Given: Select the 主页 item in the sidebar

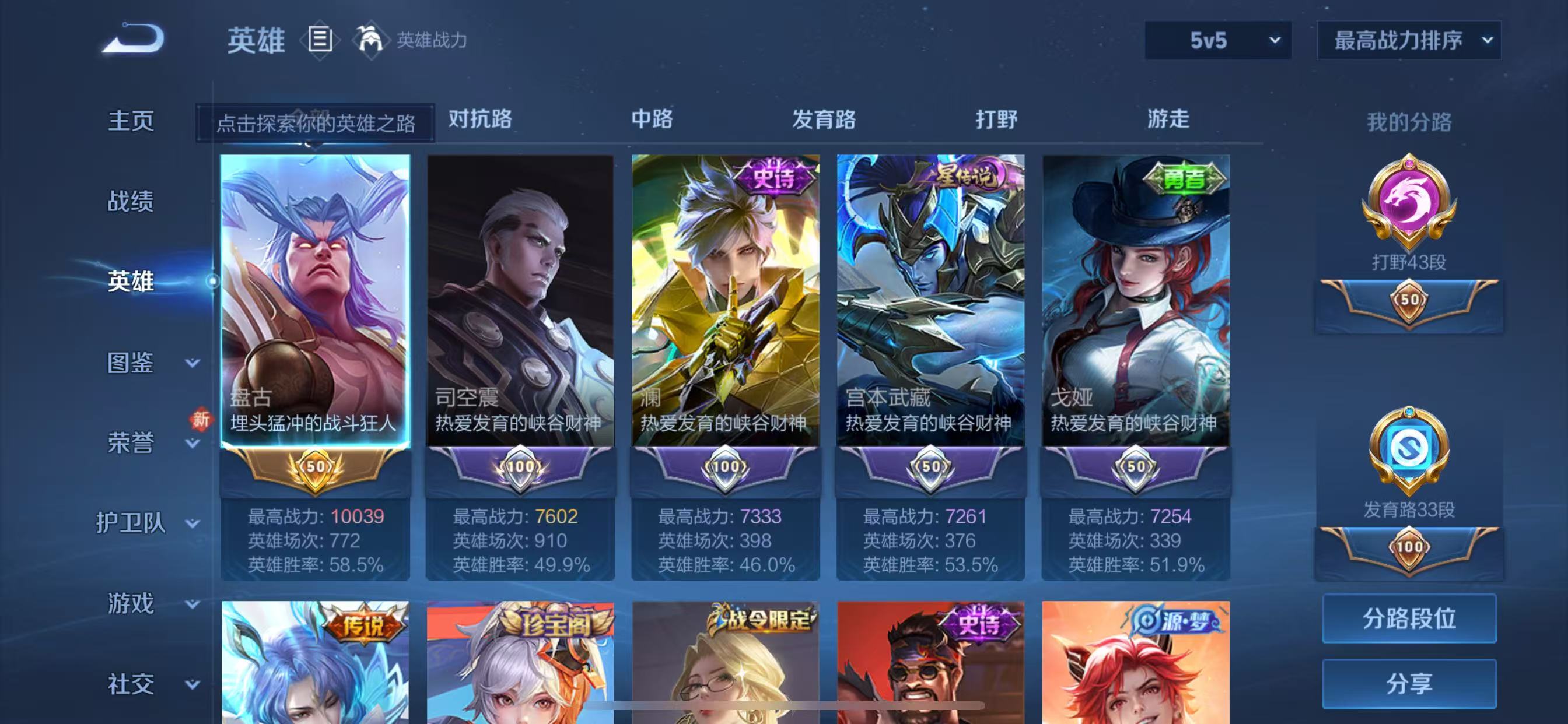Looking at the screenshot, I should pyautogui.click(x=131, y=121).
